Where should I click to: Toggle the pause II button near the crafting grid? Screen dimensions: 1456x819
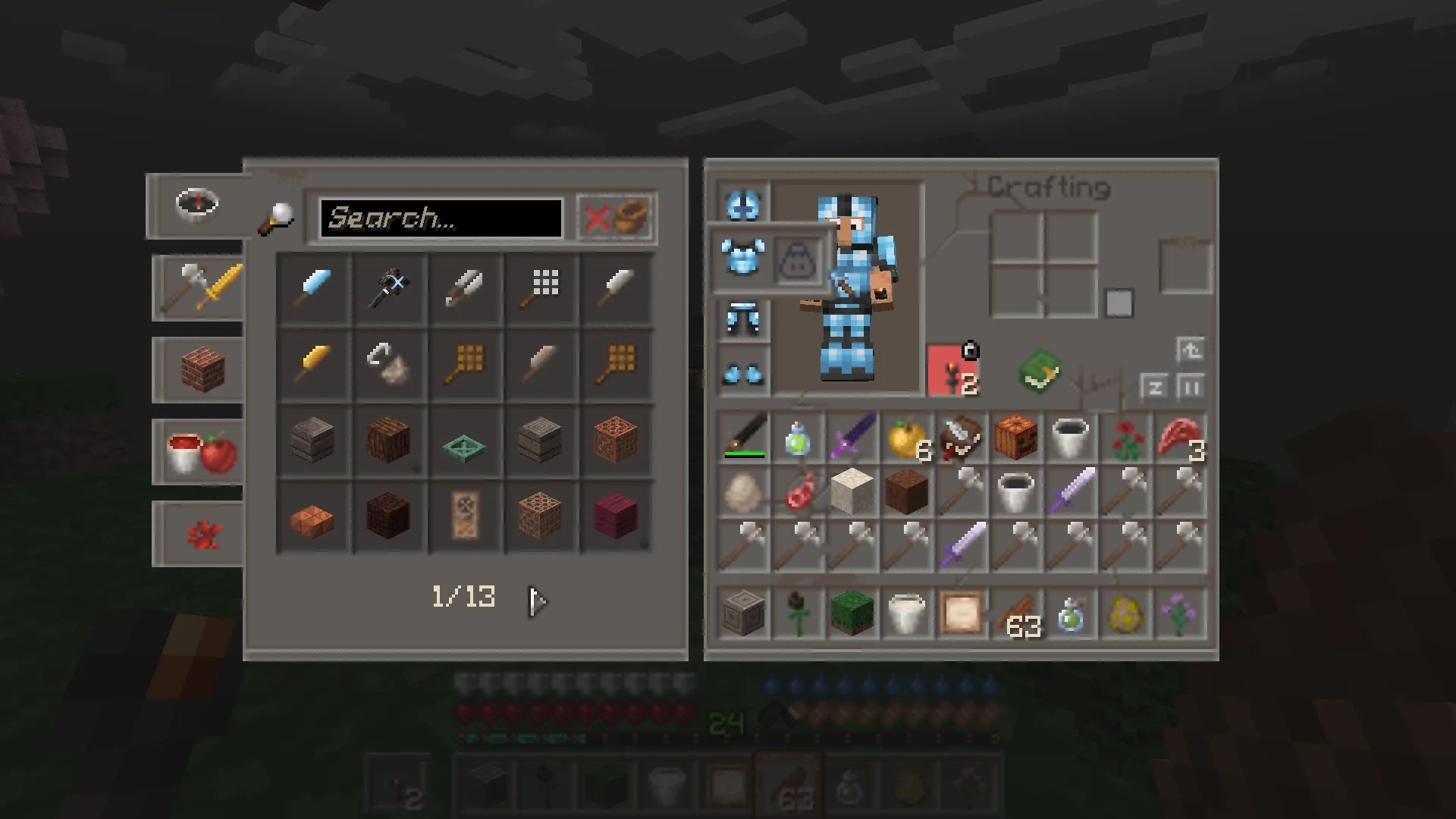[1191, 387]
